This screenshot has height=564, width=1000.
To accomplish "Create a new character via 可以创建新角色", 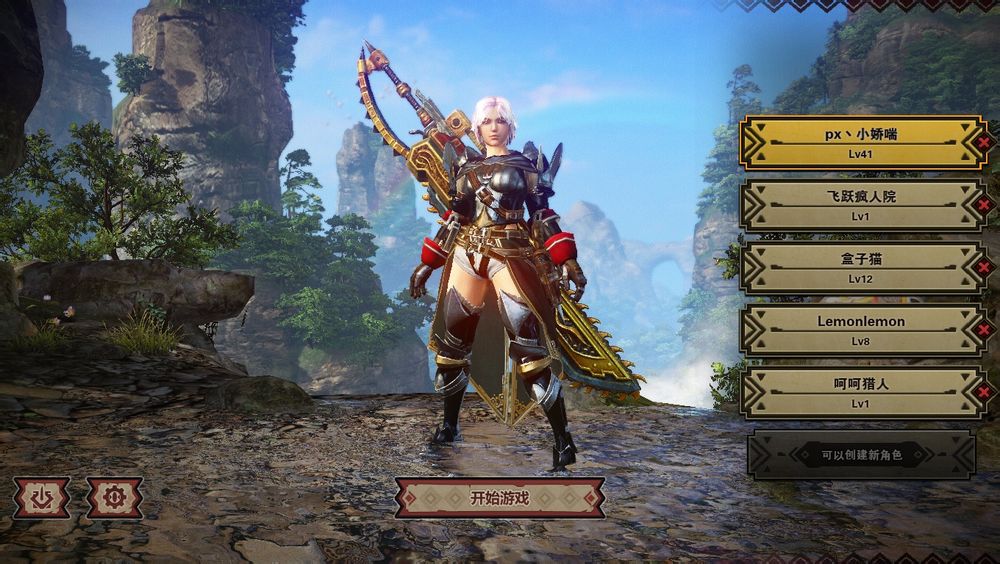I will pyautogui.click(x=861, y=455).
